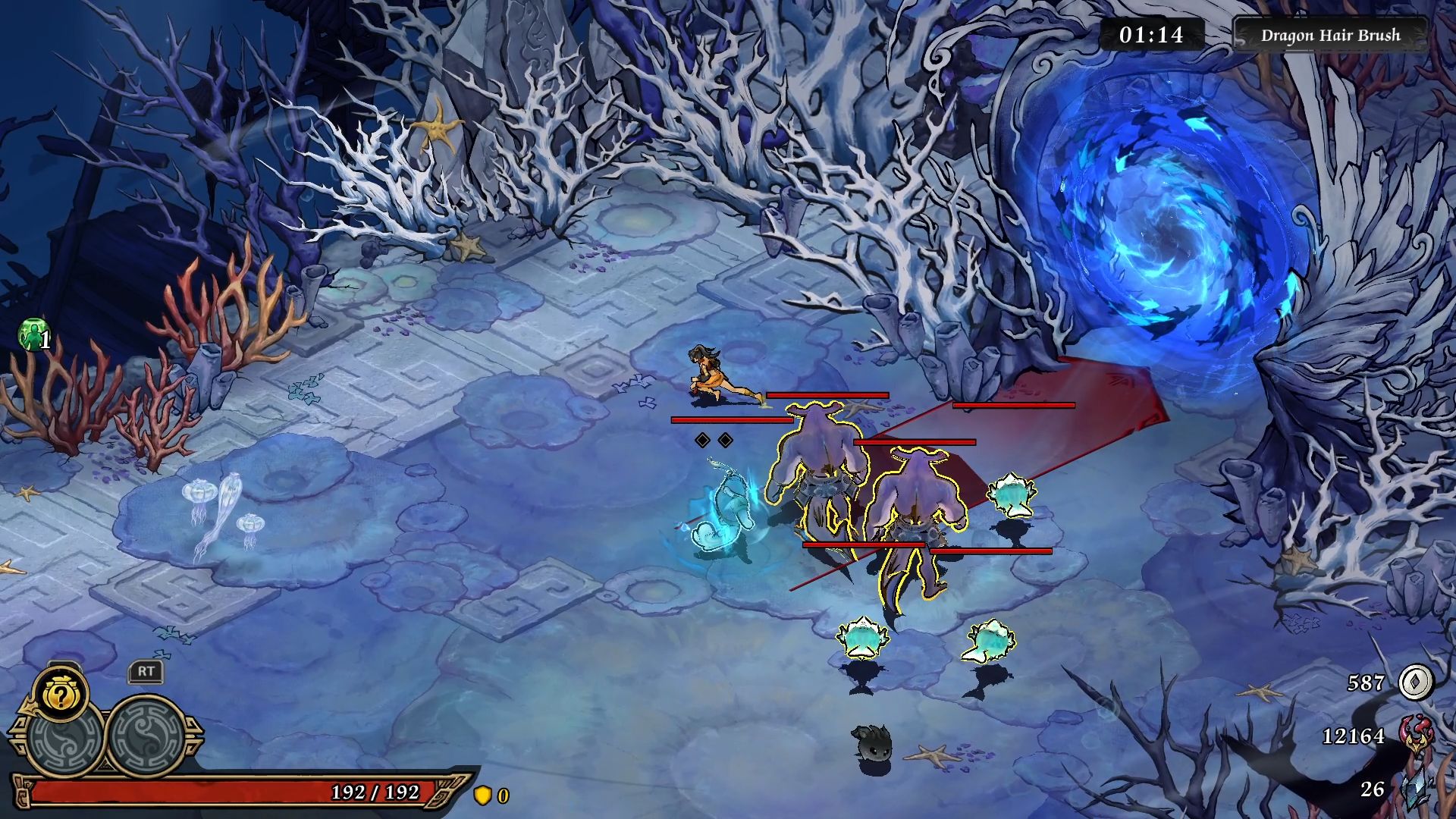
Task: Click the golden mystery pouch icon
Action: point(60,692)
